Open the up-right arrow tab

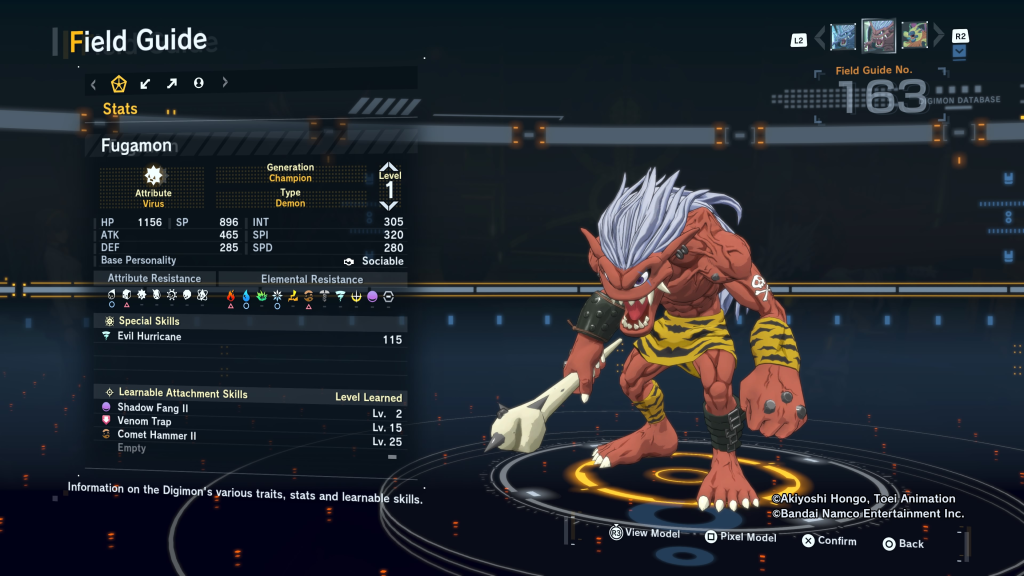[172, 83]
